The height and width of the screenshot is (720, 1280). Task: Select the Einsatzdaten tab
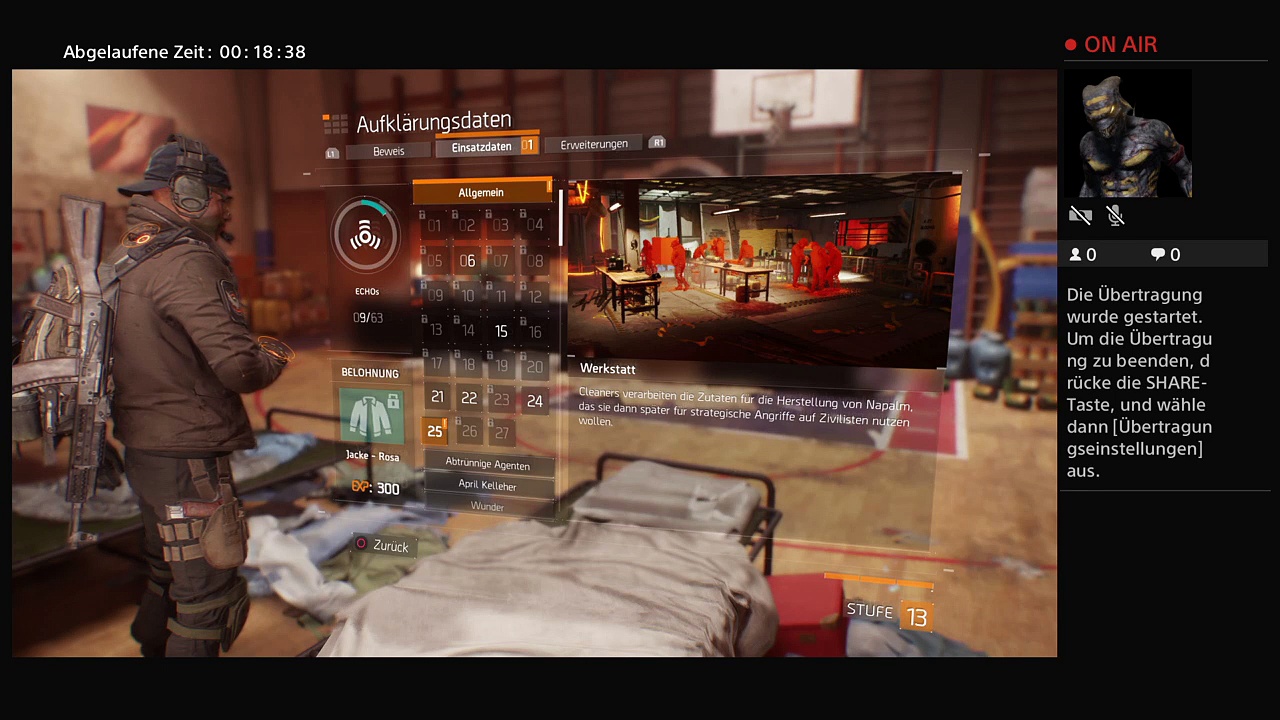pos(481,147)
